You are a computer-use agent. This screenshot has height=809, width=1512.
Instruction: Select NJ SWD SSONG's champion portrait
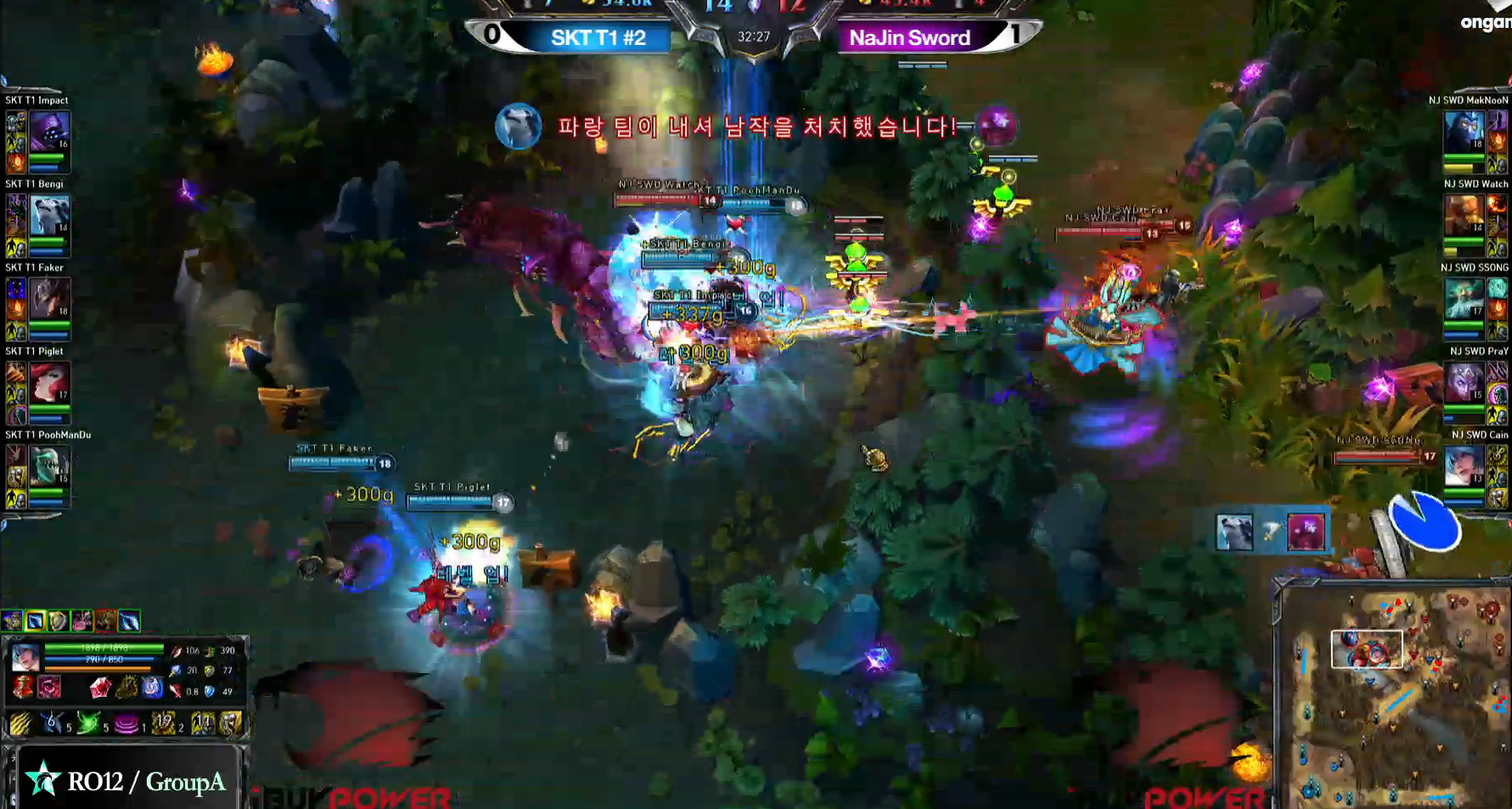click(1464, 299)
